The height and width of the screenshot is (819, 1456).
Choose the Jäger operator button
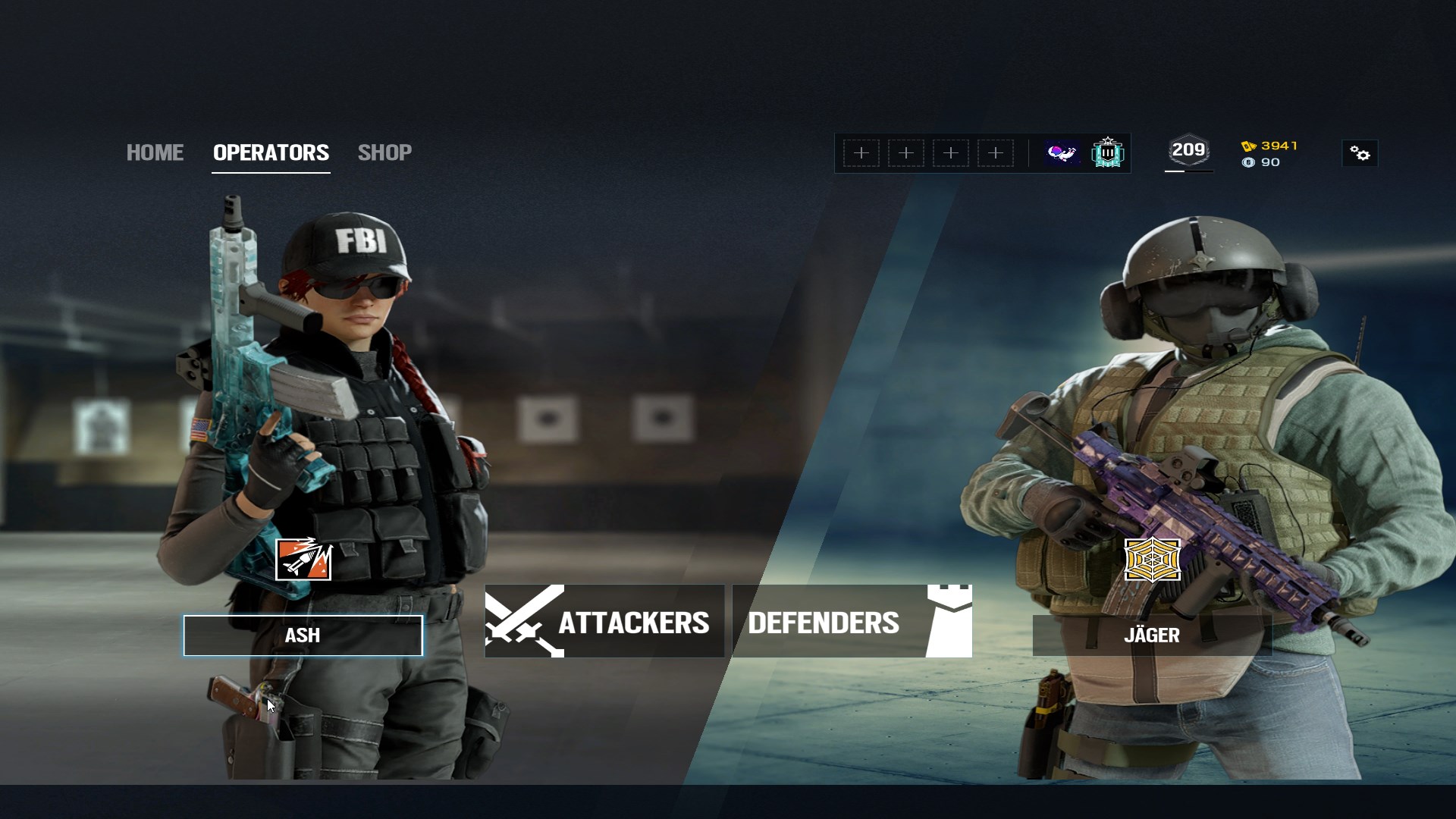[1151, 635]
